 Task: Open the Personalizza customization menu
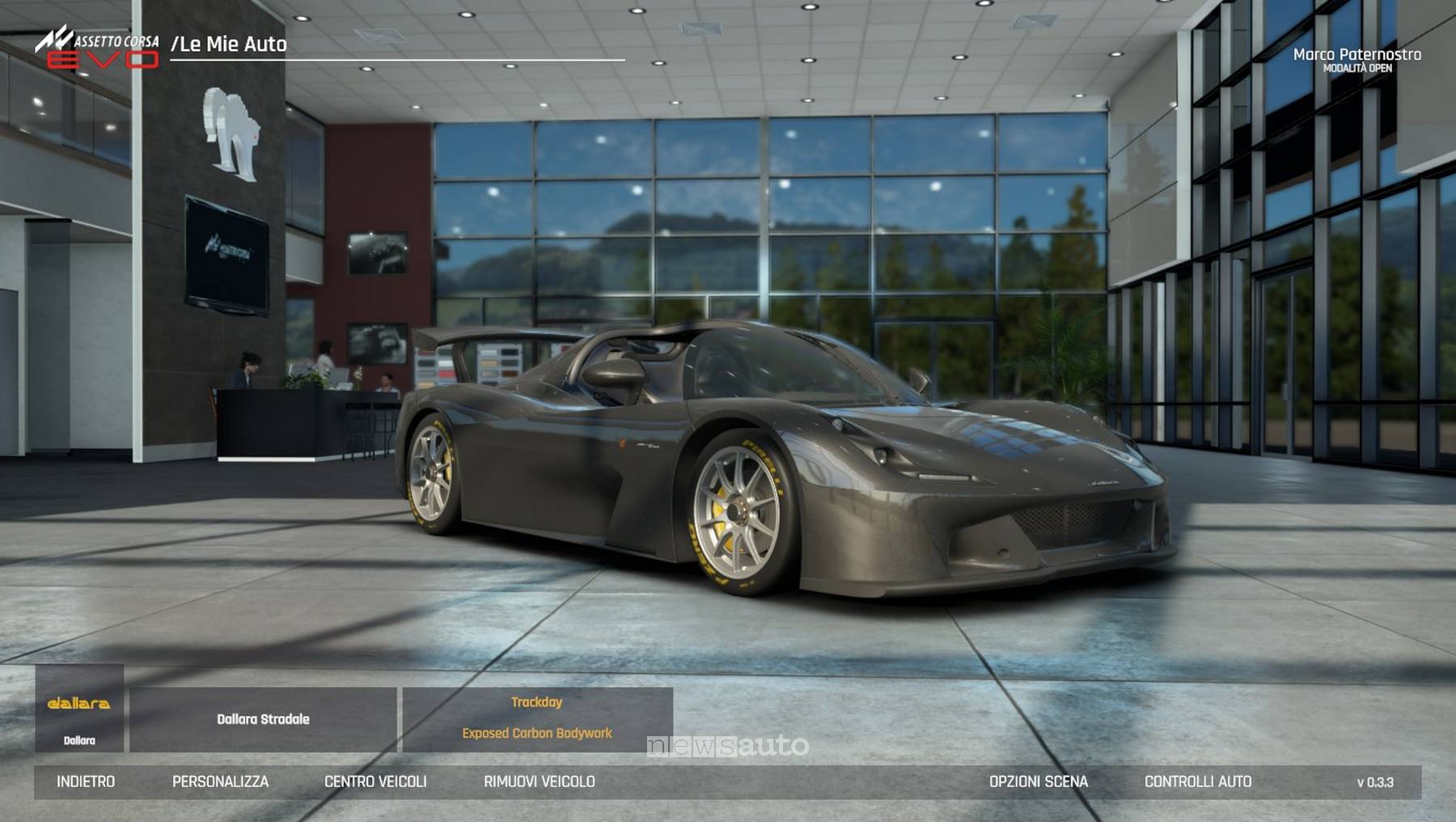coord(220,782)
